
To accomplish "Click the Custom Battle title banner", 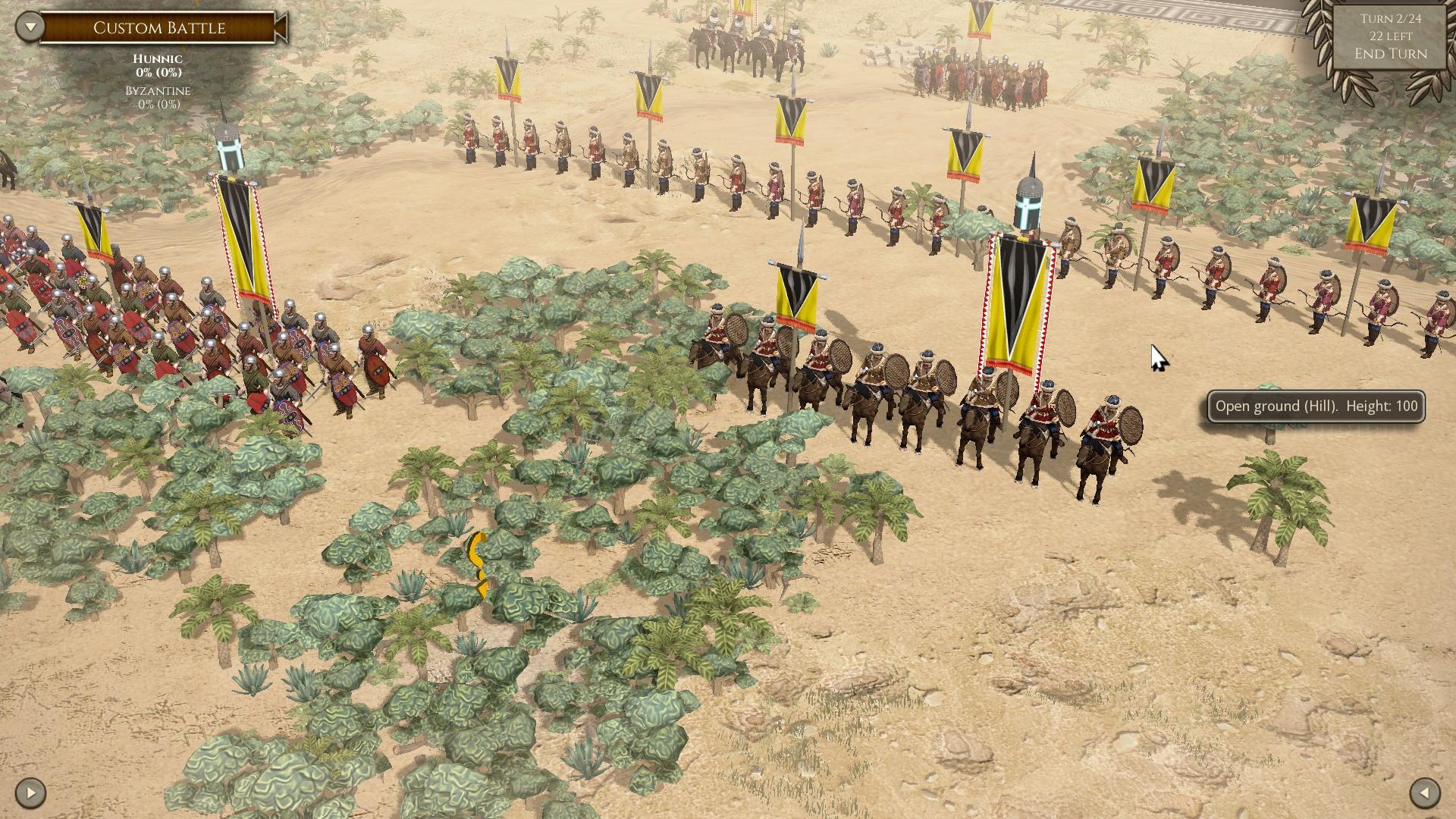I will 159,28.
